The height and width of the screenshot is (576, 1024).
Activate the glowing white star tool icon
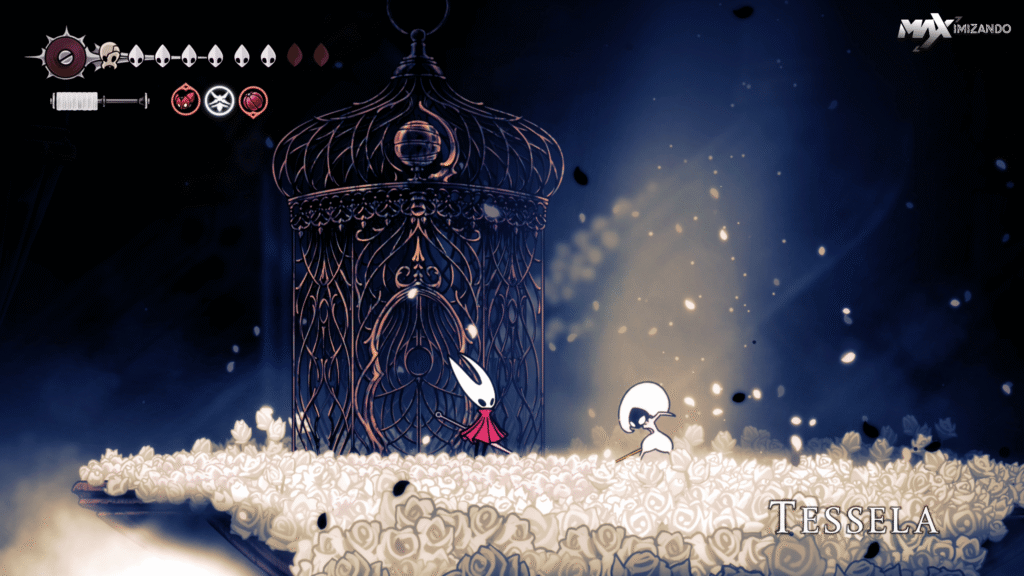pyautogui.click(x=218, y=100)
